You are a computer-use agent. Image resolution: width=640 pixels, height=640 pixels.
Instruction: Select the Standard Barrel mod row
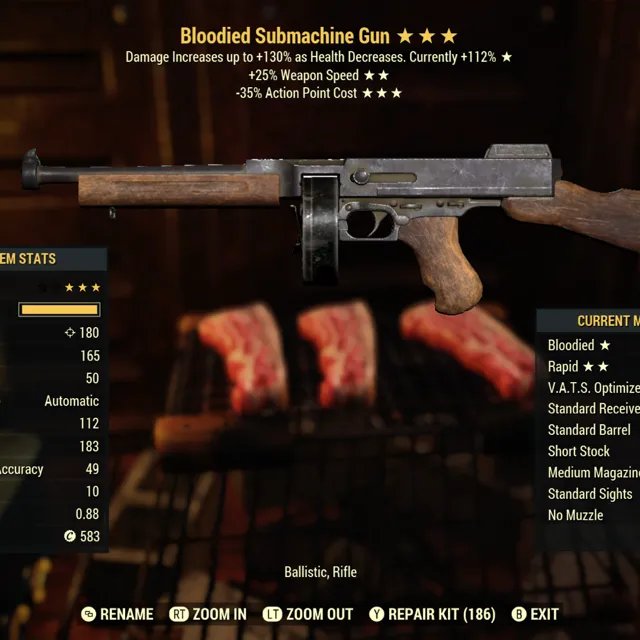click(589, 430)
